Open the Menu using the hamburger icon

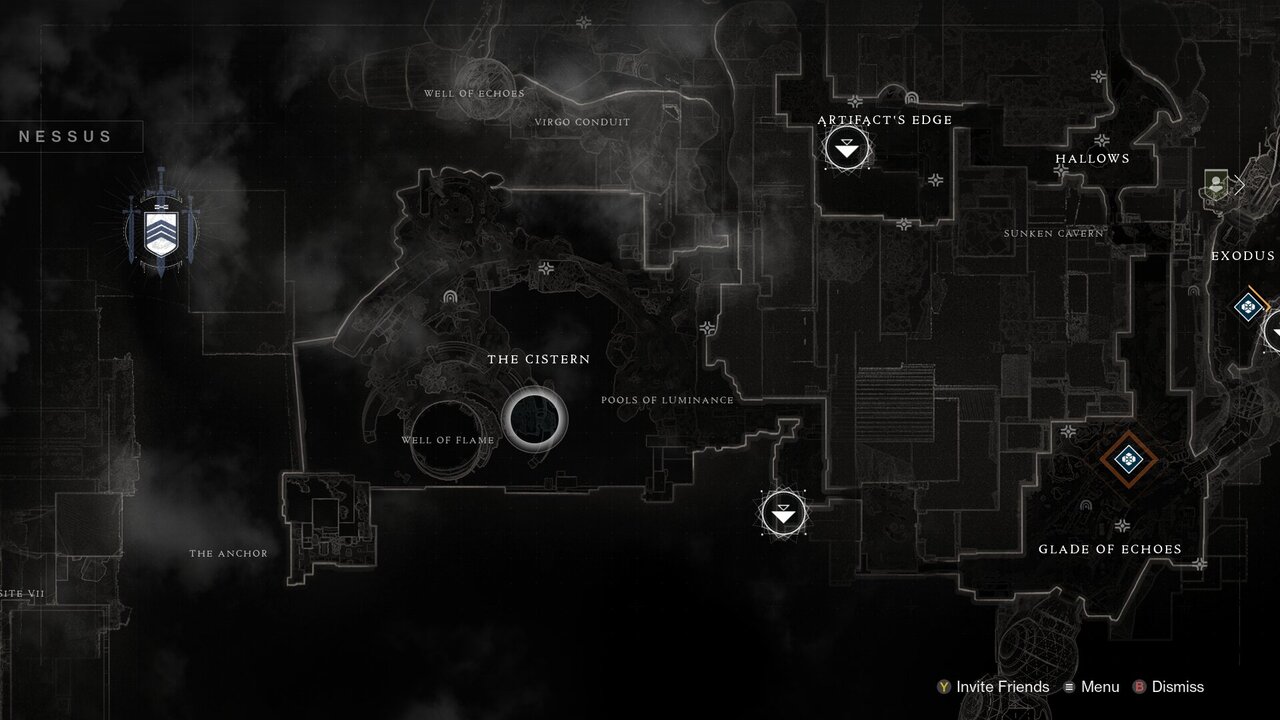pos(1069,687)
